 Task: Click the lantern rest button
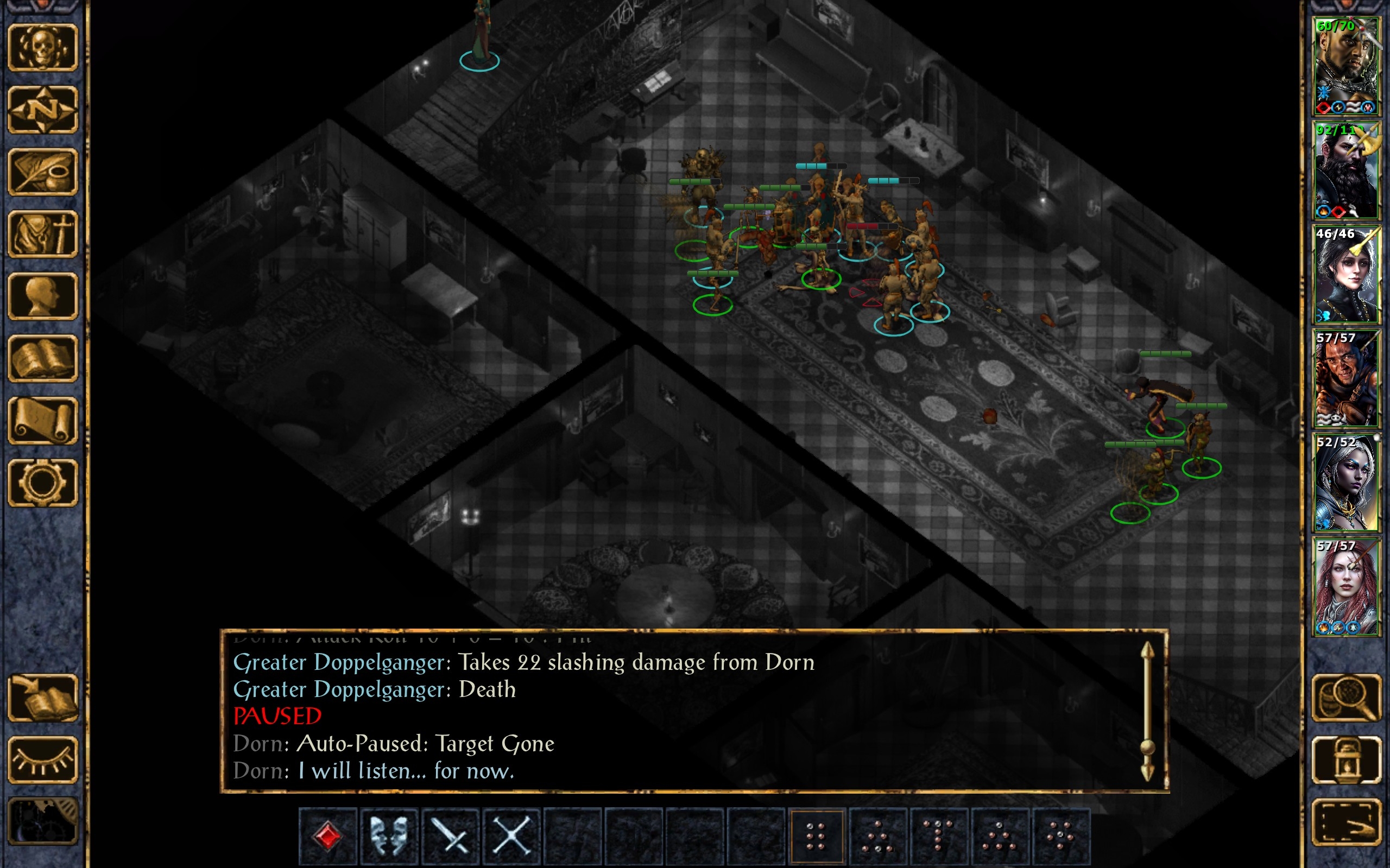tap(1346, 759)
